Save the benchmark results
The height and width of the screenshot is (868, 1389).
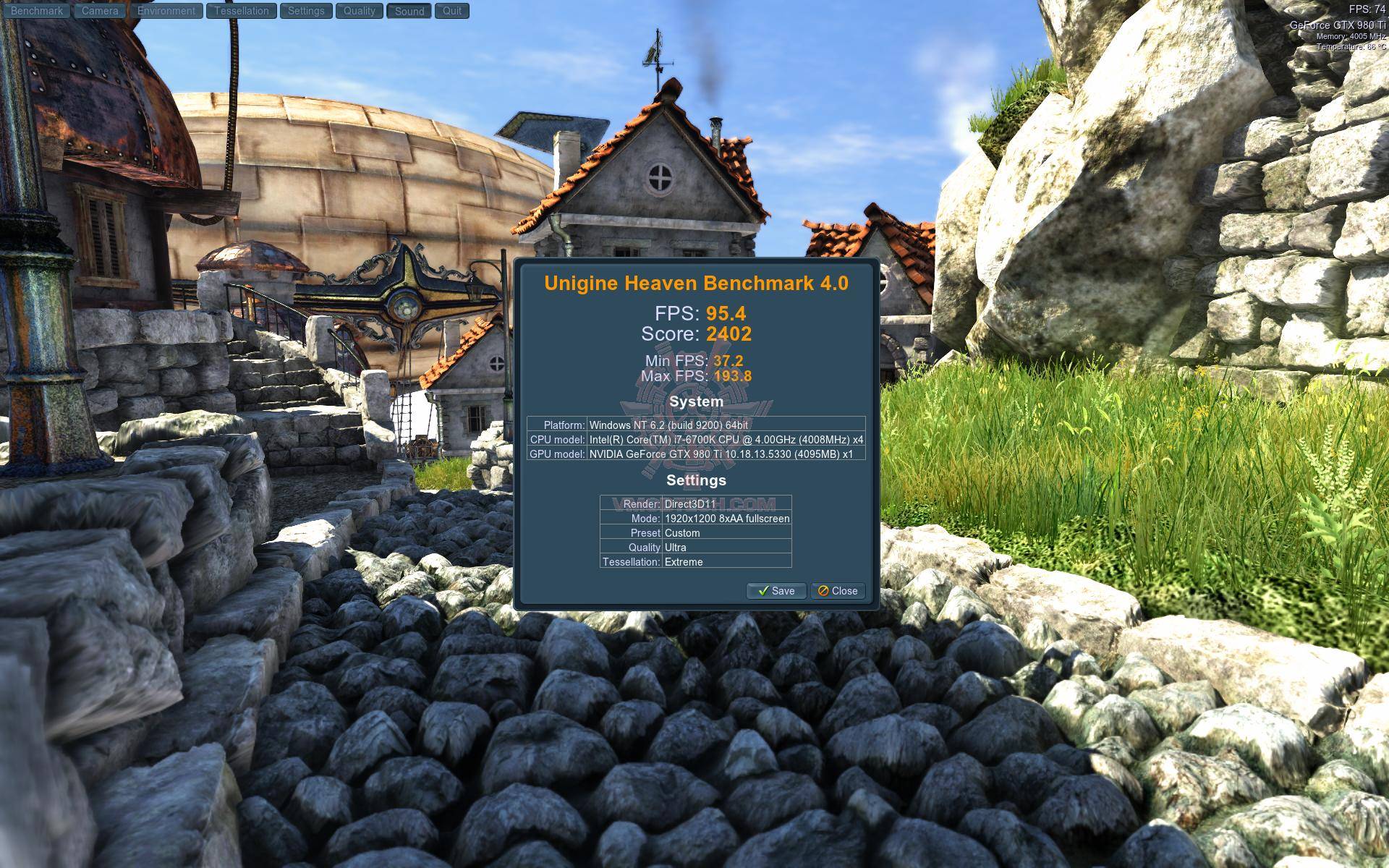pos(776,591)
